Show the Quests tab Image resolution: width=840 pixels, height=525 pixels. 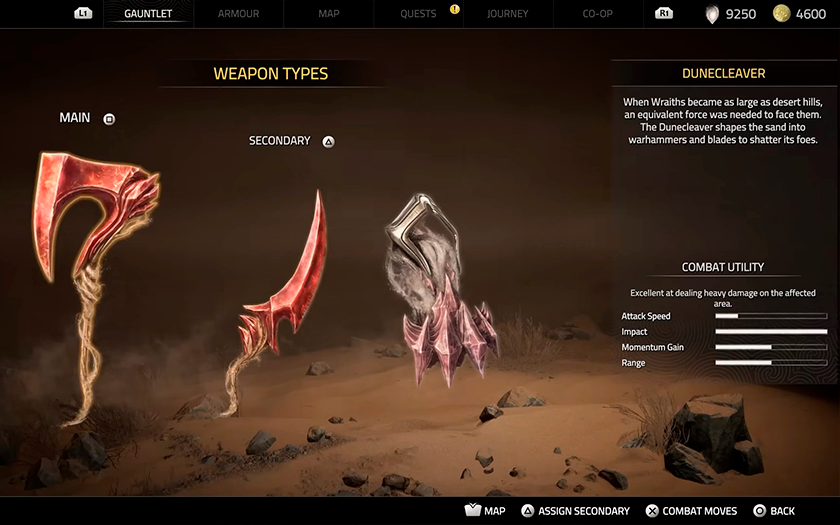pos(418,14)
